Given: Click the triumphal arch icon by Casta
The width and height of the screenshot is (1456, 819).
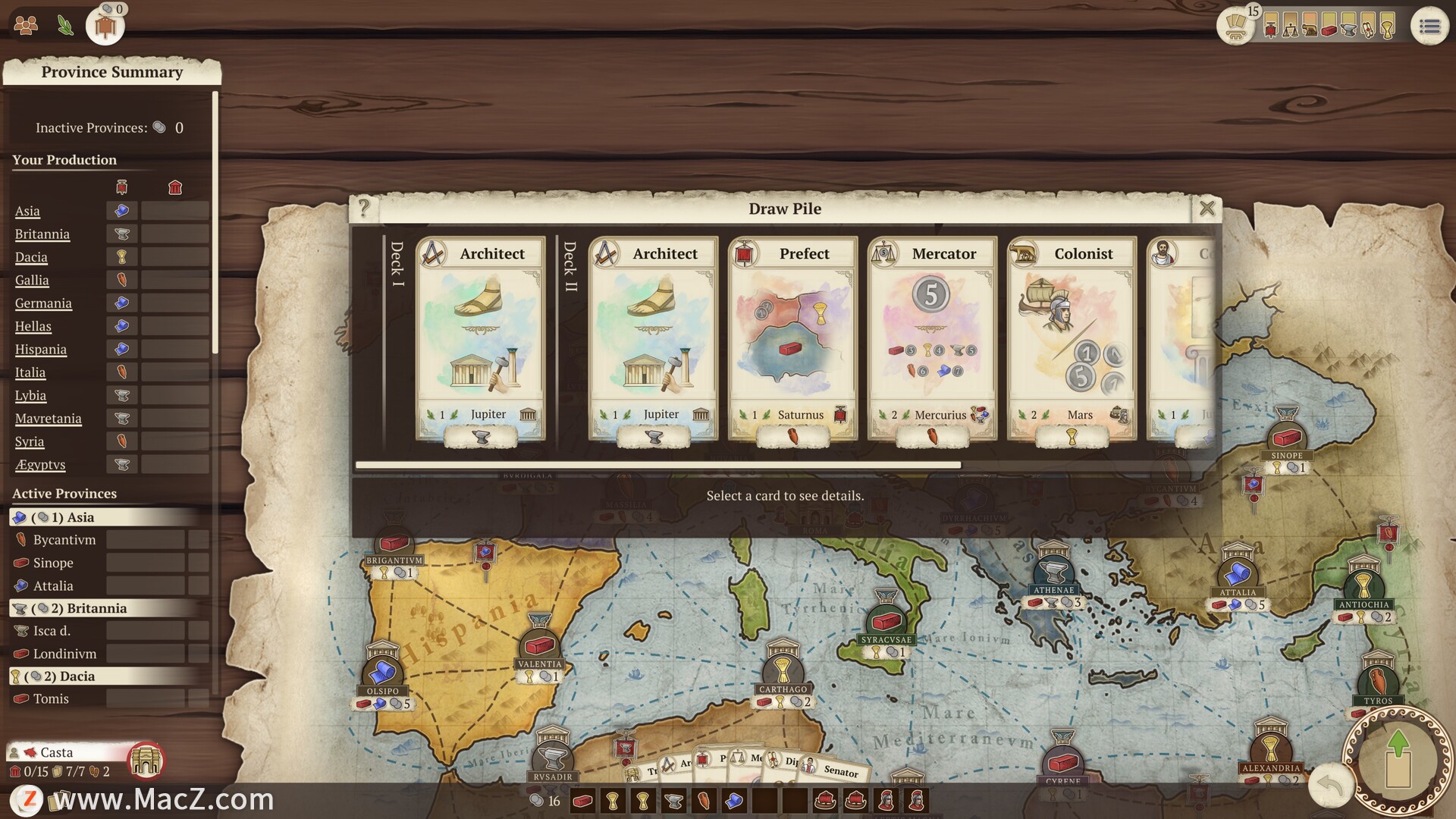Looking at the screenshot, I should tap(146, 761).
